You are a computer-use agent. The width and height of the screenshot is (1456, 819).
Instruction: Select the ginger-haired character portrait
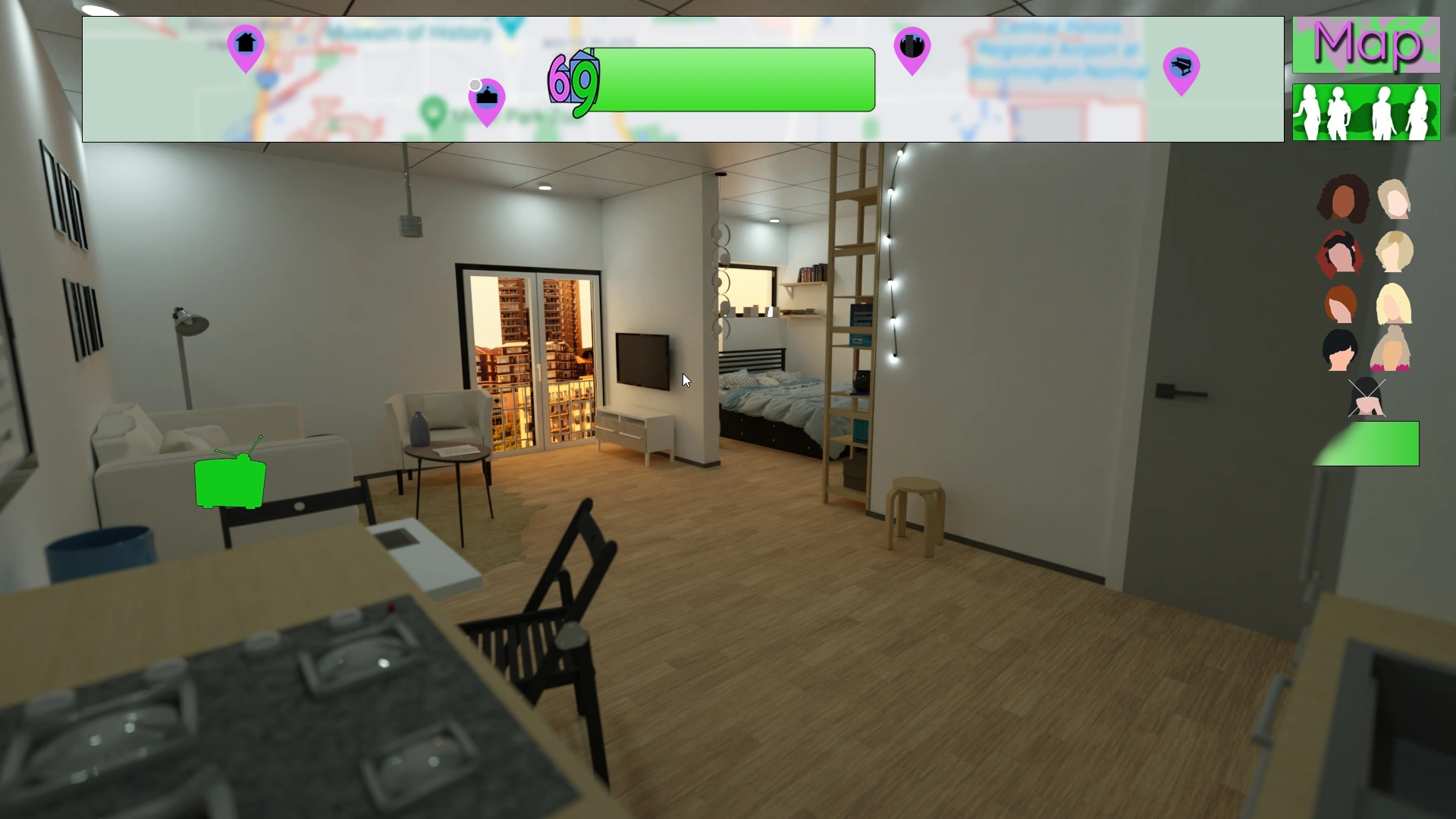(1340, 306)
